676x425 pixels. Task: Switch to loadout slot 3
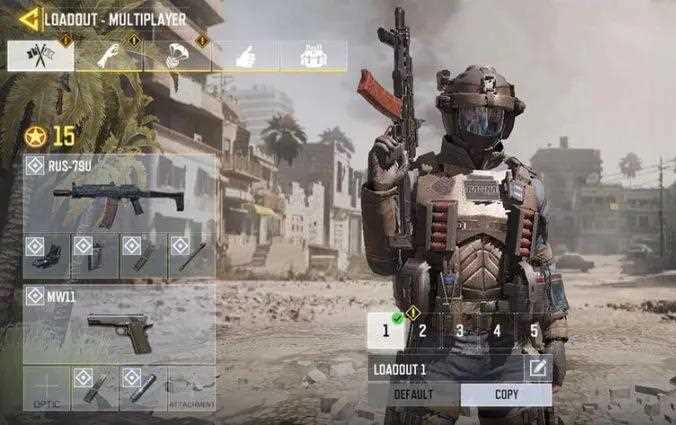pos(460,331)
